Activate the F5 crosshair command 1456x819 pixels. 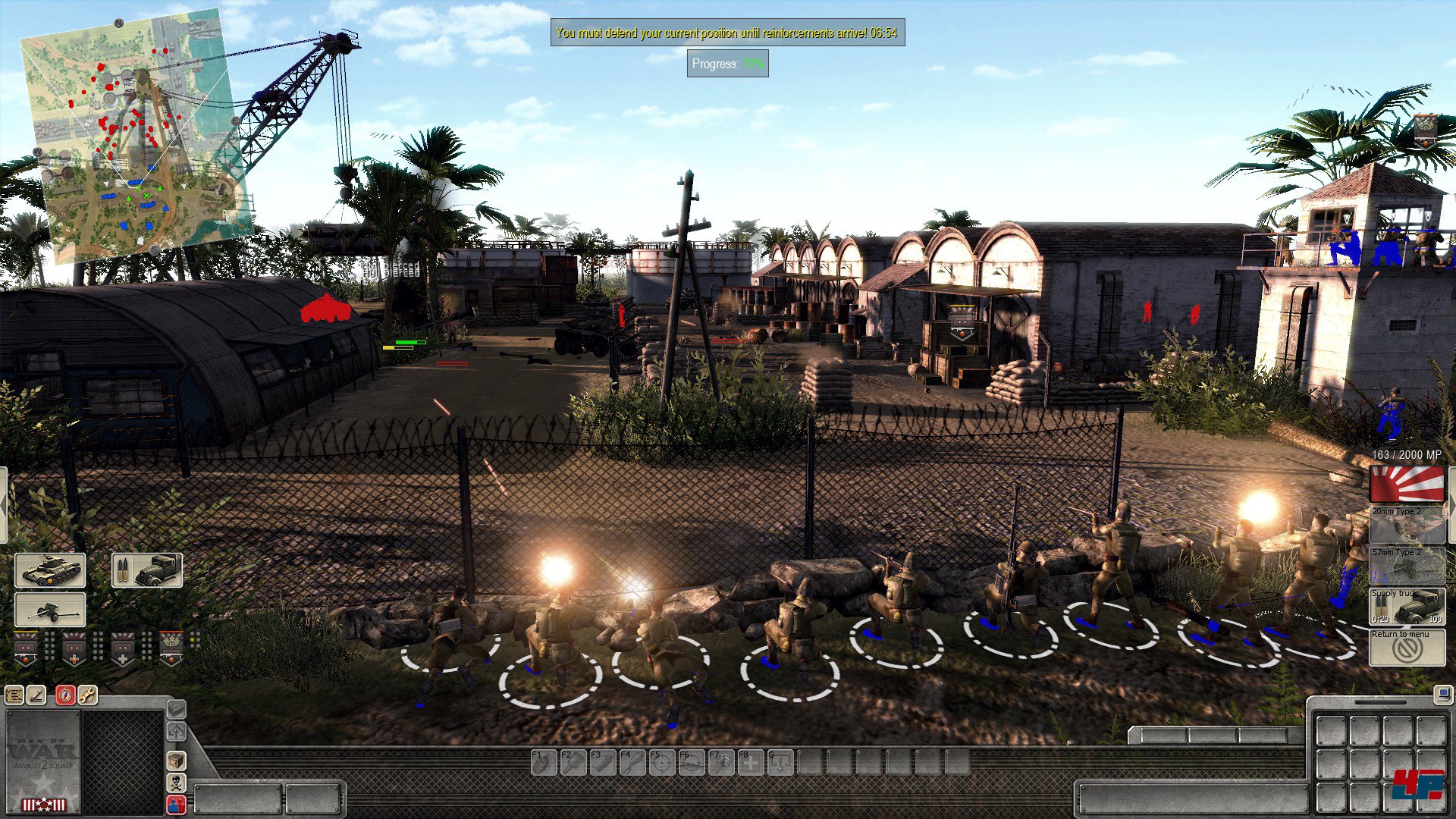(662, 762)
